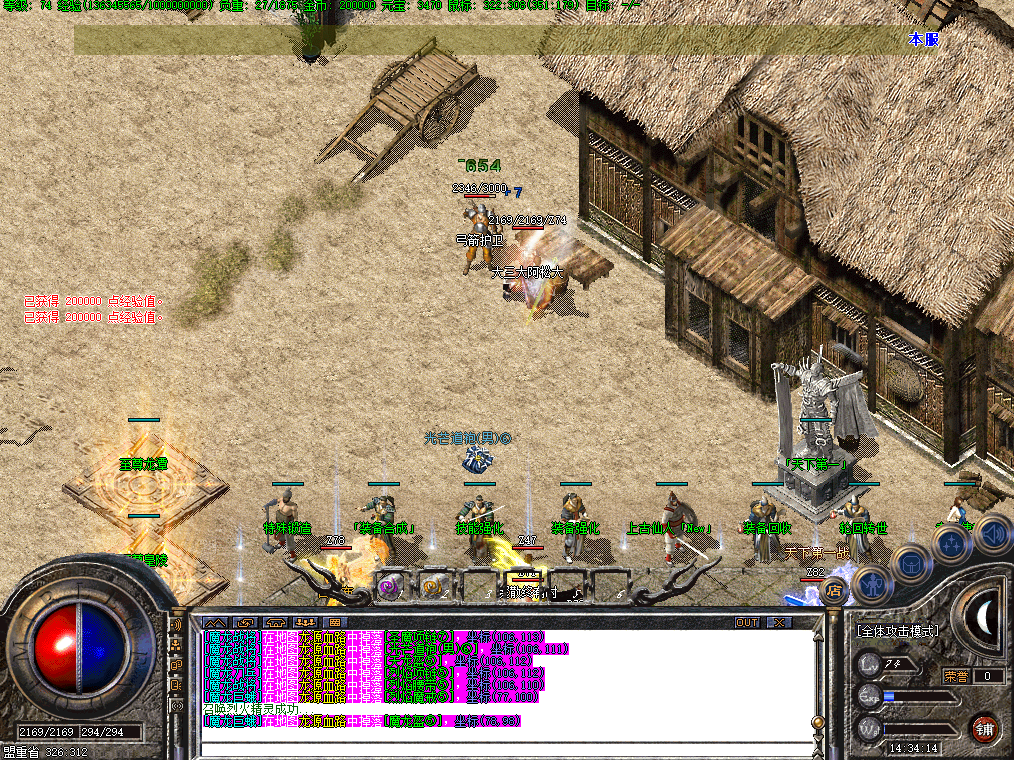Image resolution: width=1014 pixels, height=760 pixels.
Task: Click the 本服 server label at top
Action: pyautogui.click(x=924, y=39)
